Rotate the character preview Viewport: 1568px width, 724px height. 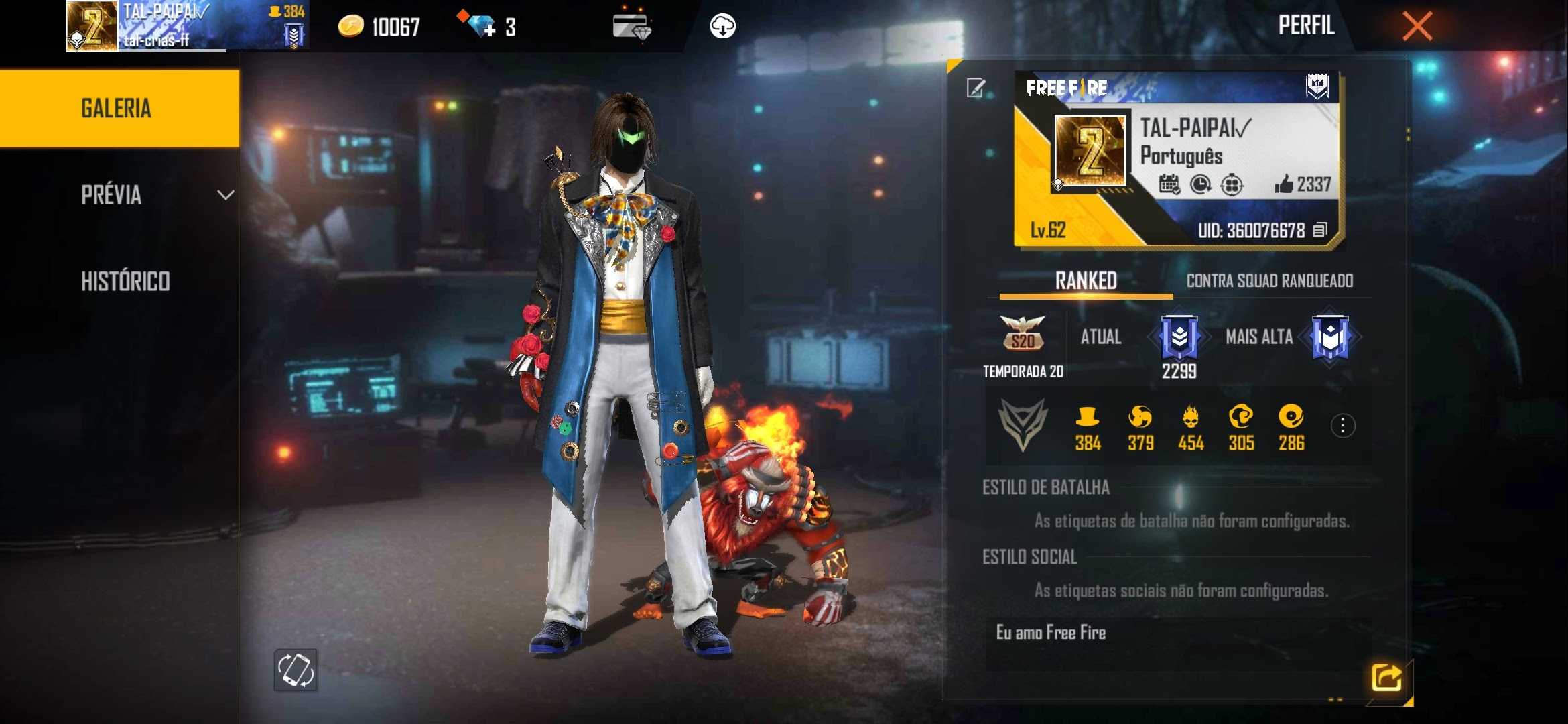(296, 670)
